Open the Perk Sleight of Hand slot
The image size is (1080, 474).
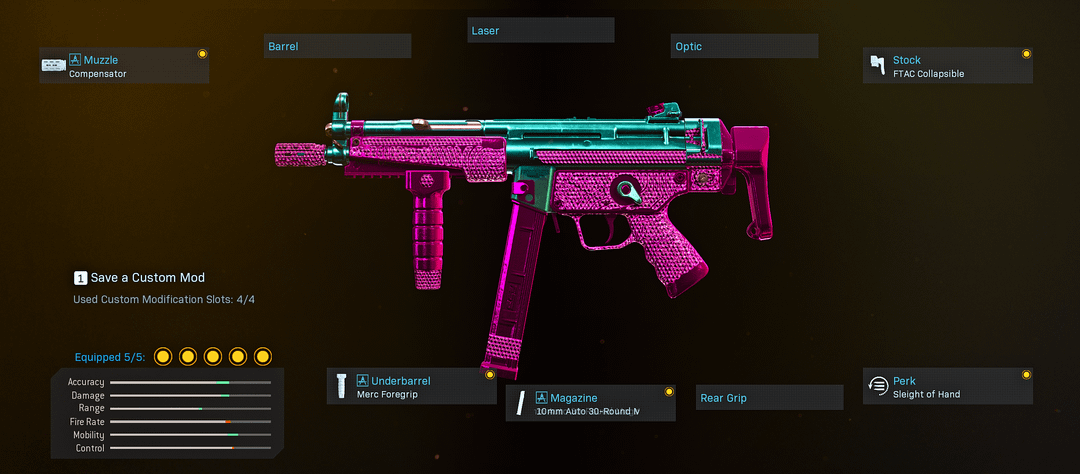(x=947, y=386)
